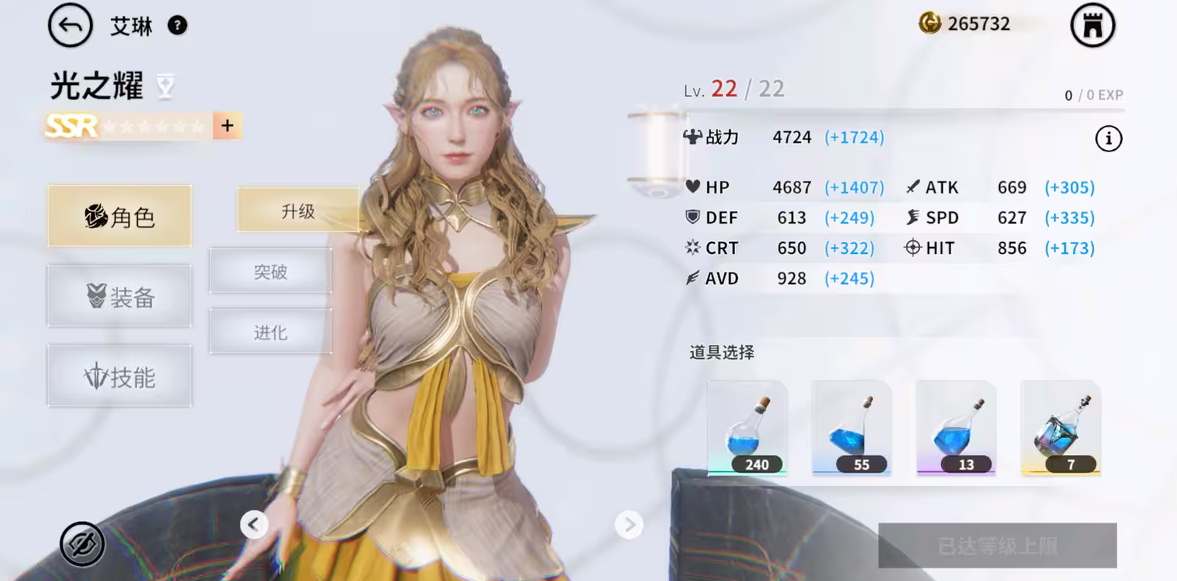
Task: Open the 突破 breakthrough sub-tab
Action: (x=270, y=271)
